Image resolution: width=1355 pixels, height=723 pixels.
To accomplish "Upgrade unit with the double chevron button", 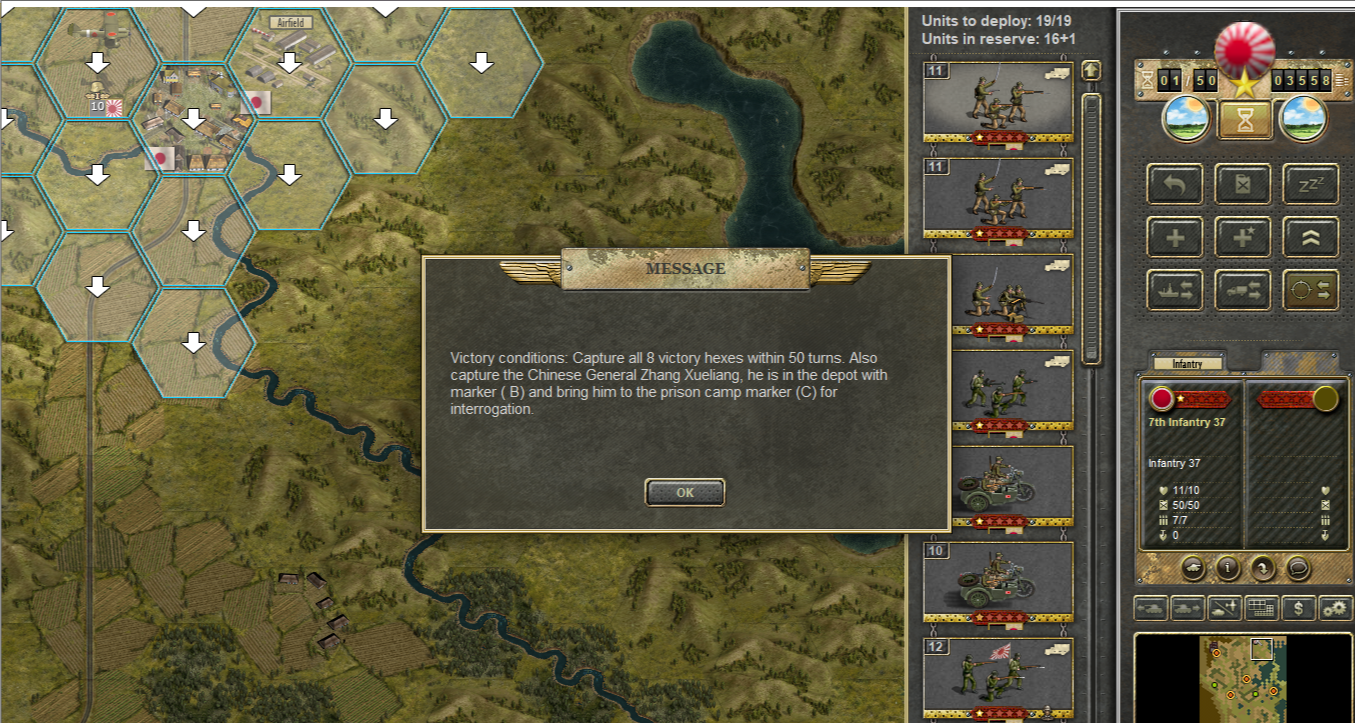I will click(1311, 238).
